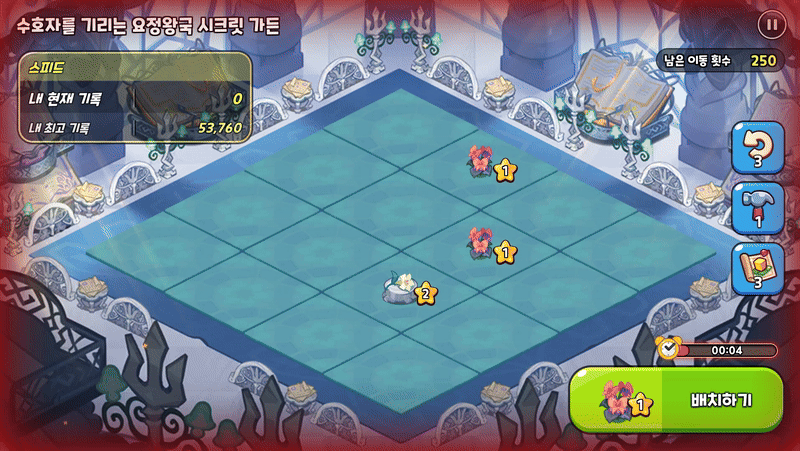Use the undo arrow item
Screen dimensions: 800x451
tap(757, 147)
